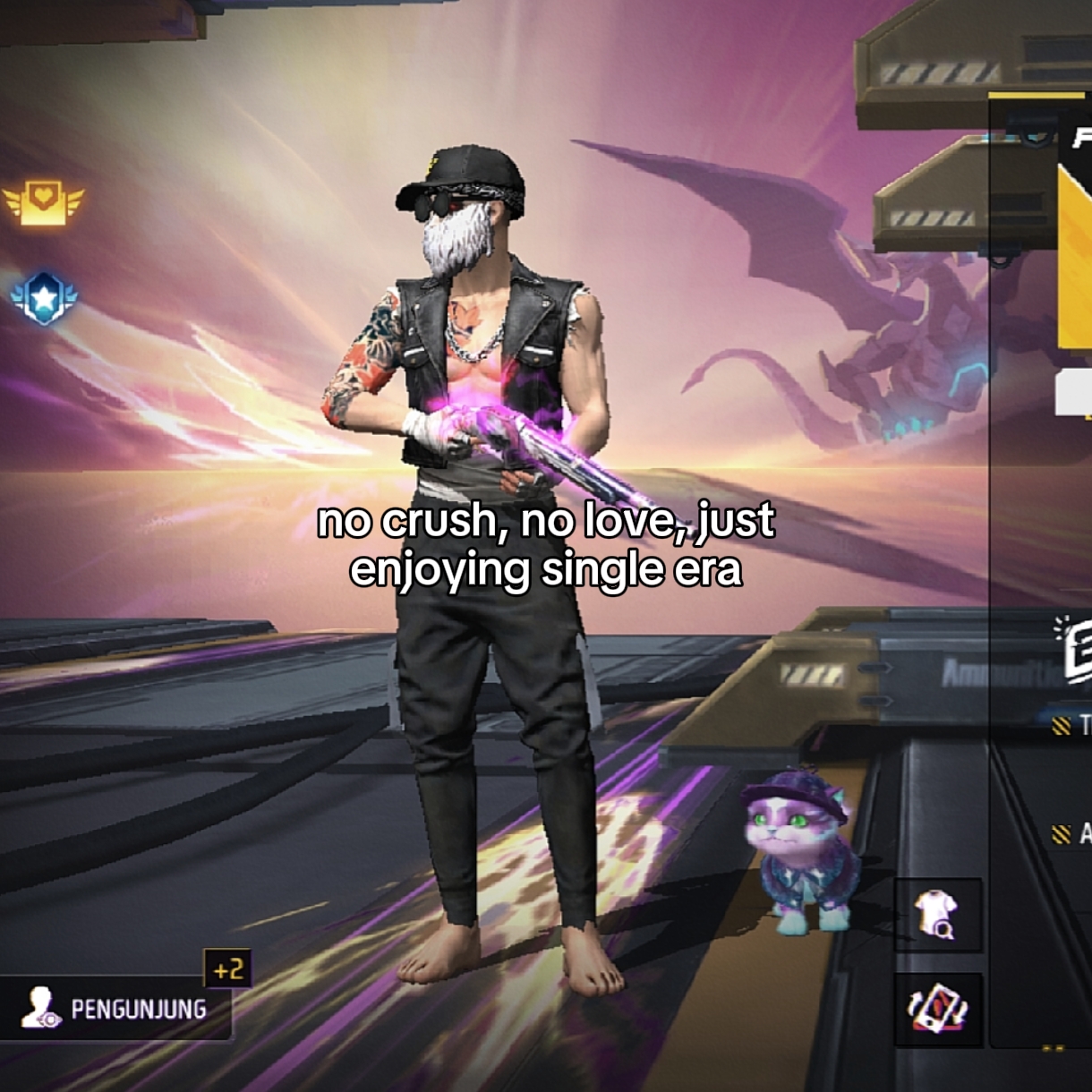Screen dimensions: 1092x1092
Task: Open the PENGUNJUNG visitors list
Action: click(x=115, y=1009)
